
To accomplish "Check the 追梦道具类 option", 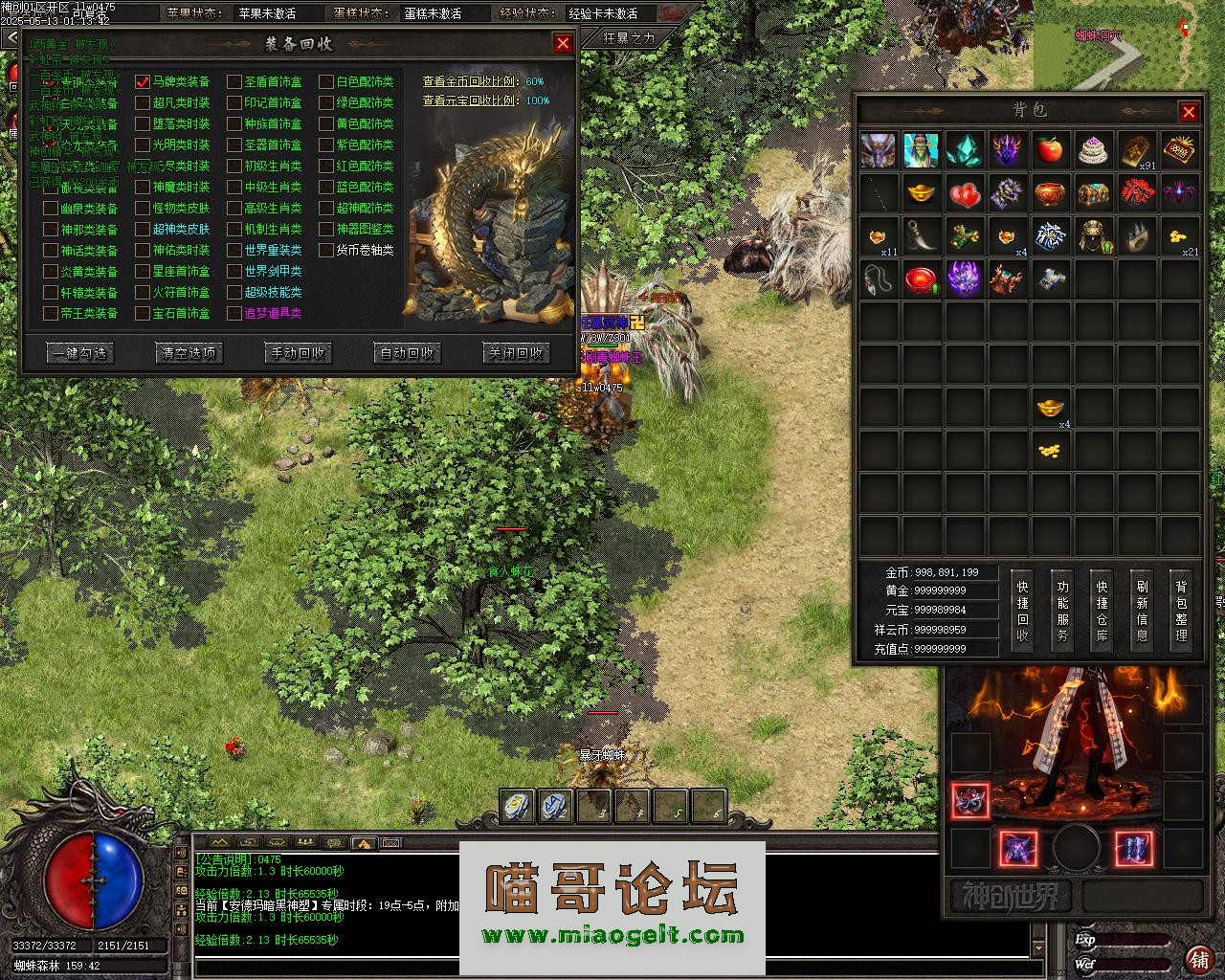I will pyautogui.click(x=234, y=314).
